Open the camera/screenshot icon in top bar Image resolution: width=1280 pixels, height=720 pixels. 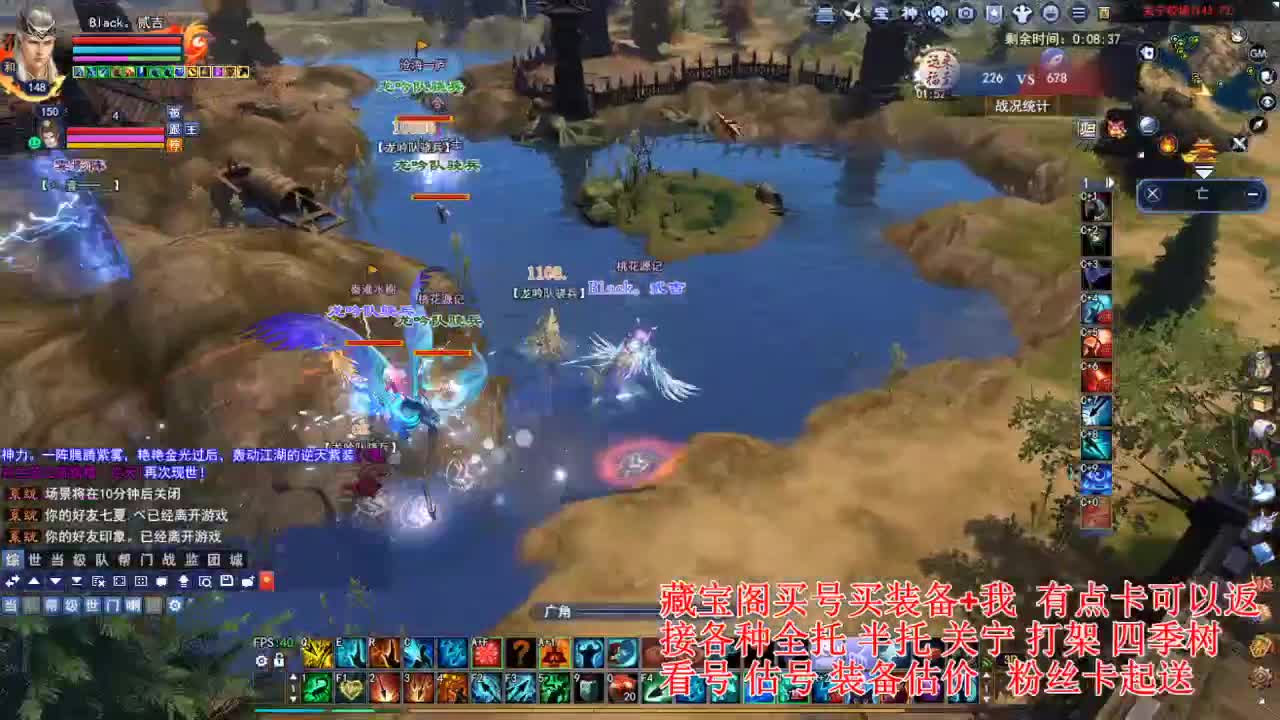coord(966,13)
